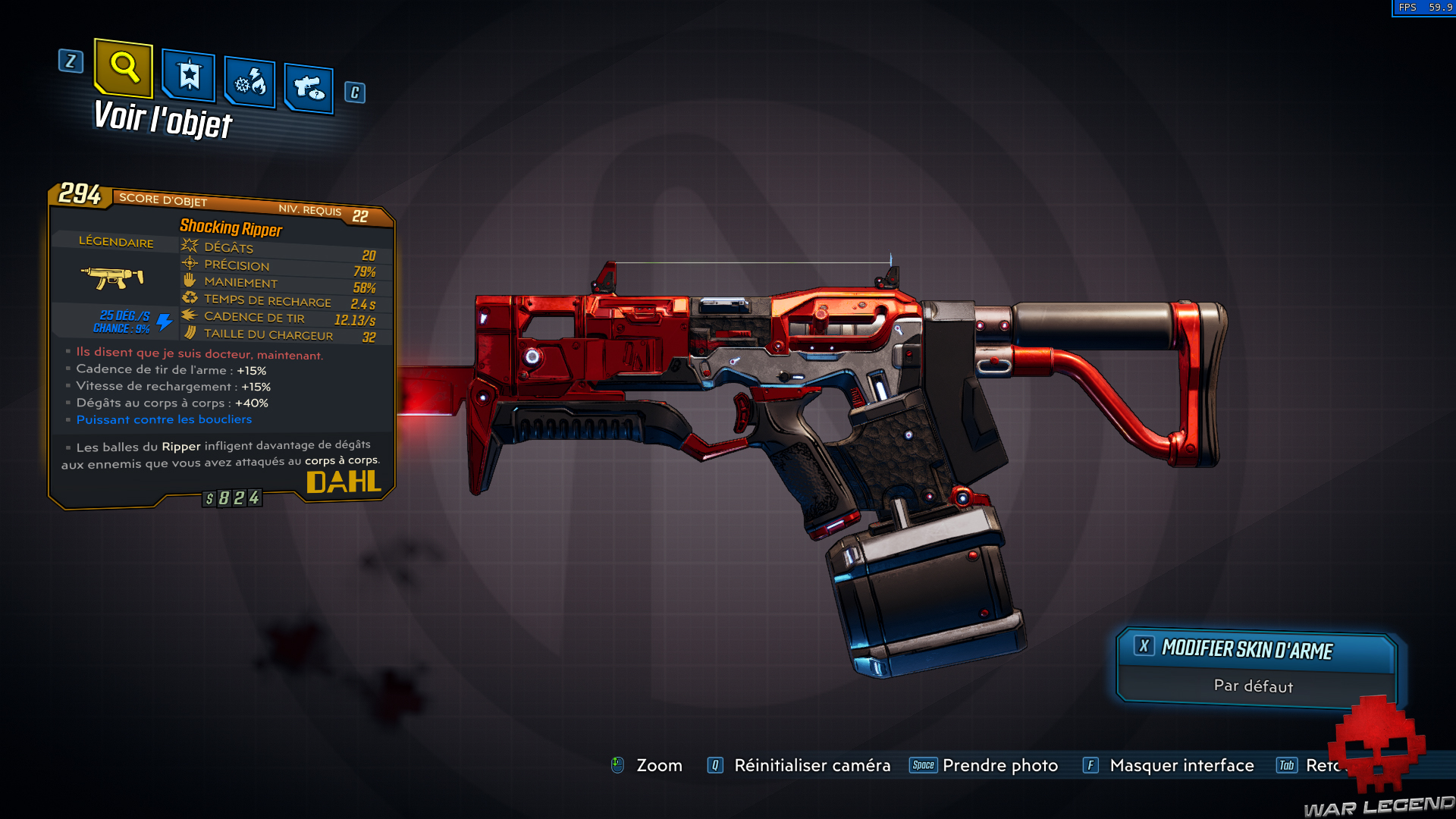Click the PRÉCISION crosshair icon
This screenshot has height=819, width=1456.
tap(187, 264)
